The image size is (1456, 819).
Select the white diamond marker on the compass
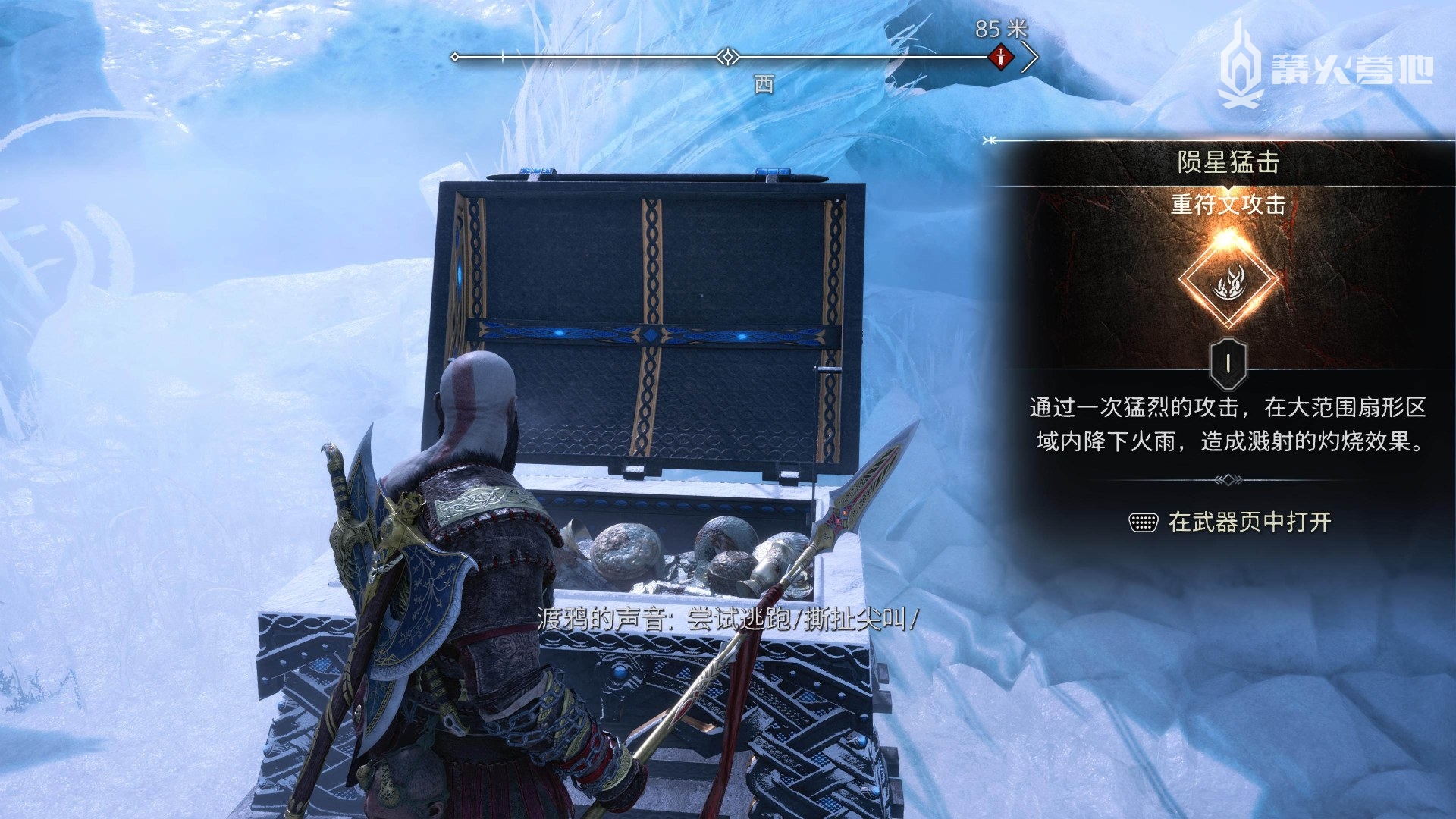[x=728, y=57]
